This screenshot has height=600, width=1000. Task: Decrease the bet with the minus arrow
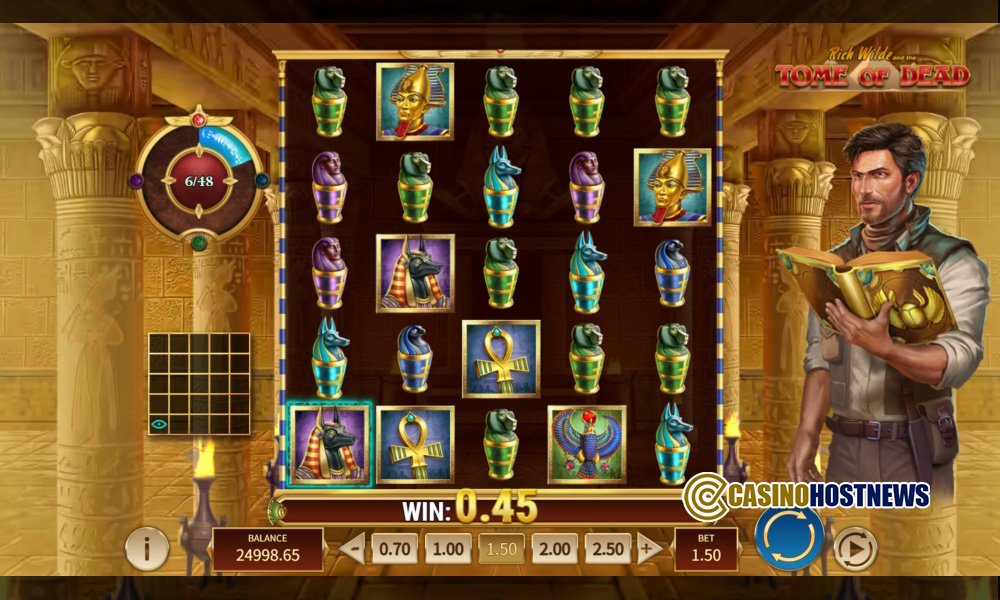pyautogui.click(x=351, y=548)
